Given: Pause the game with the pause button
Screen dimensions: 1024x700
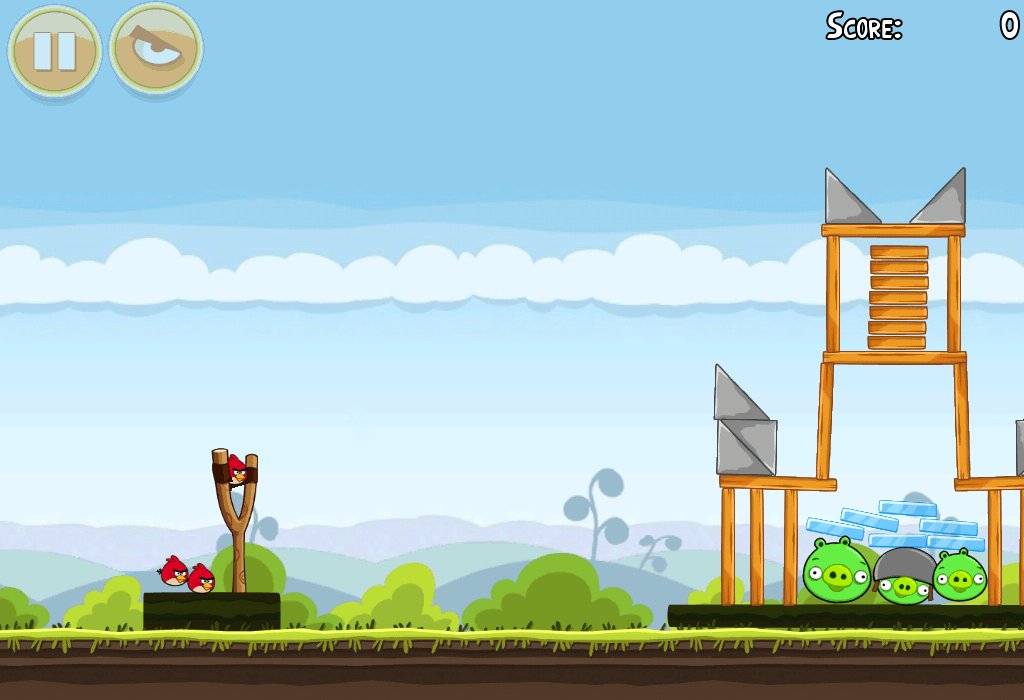Looking at the screenshot, I should 54,50.
